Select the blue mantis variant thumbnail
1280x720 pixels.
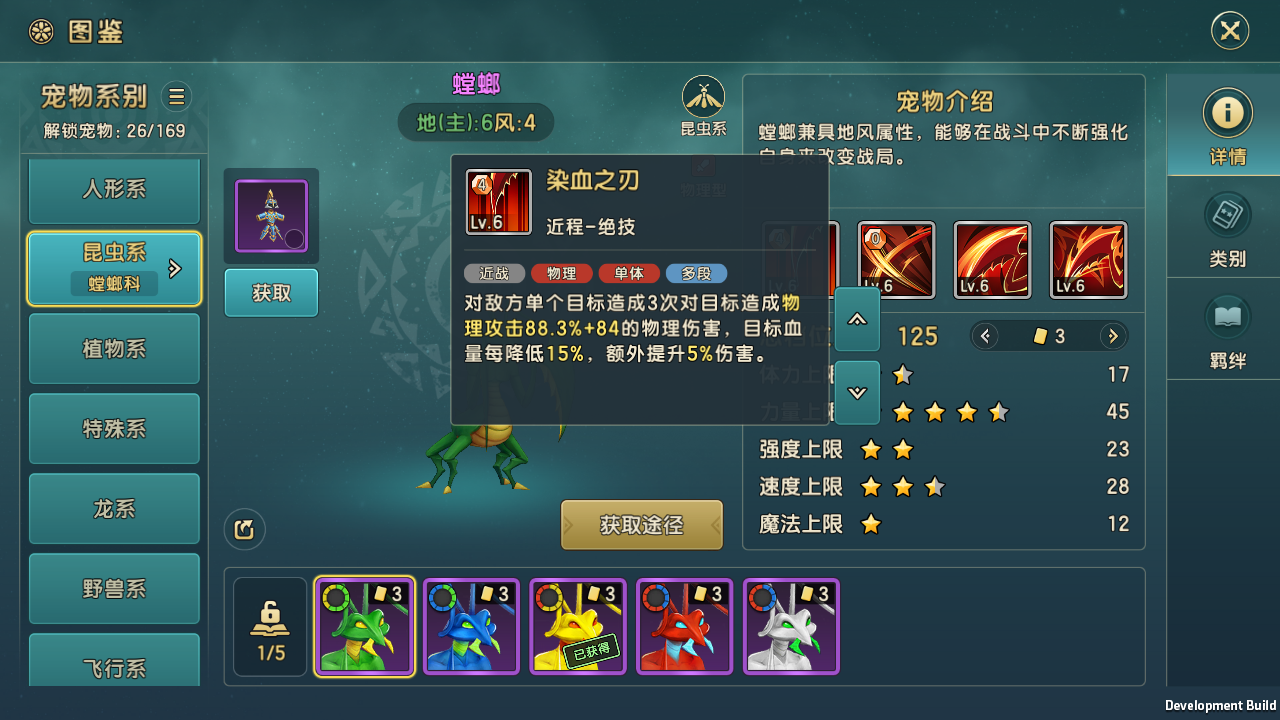(x=471, y=626)
